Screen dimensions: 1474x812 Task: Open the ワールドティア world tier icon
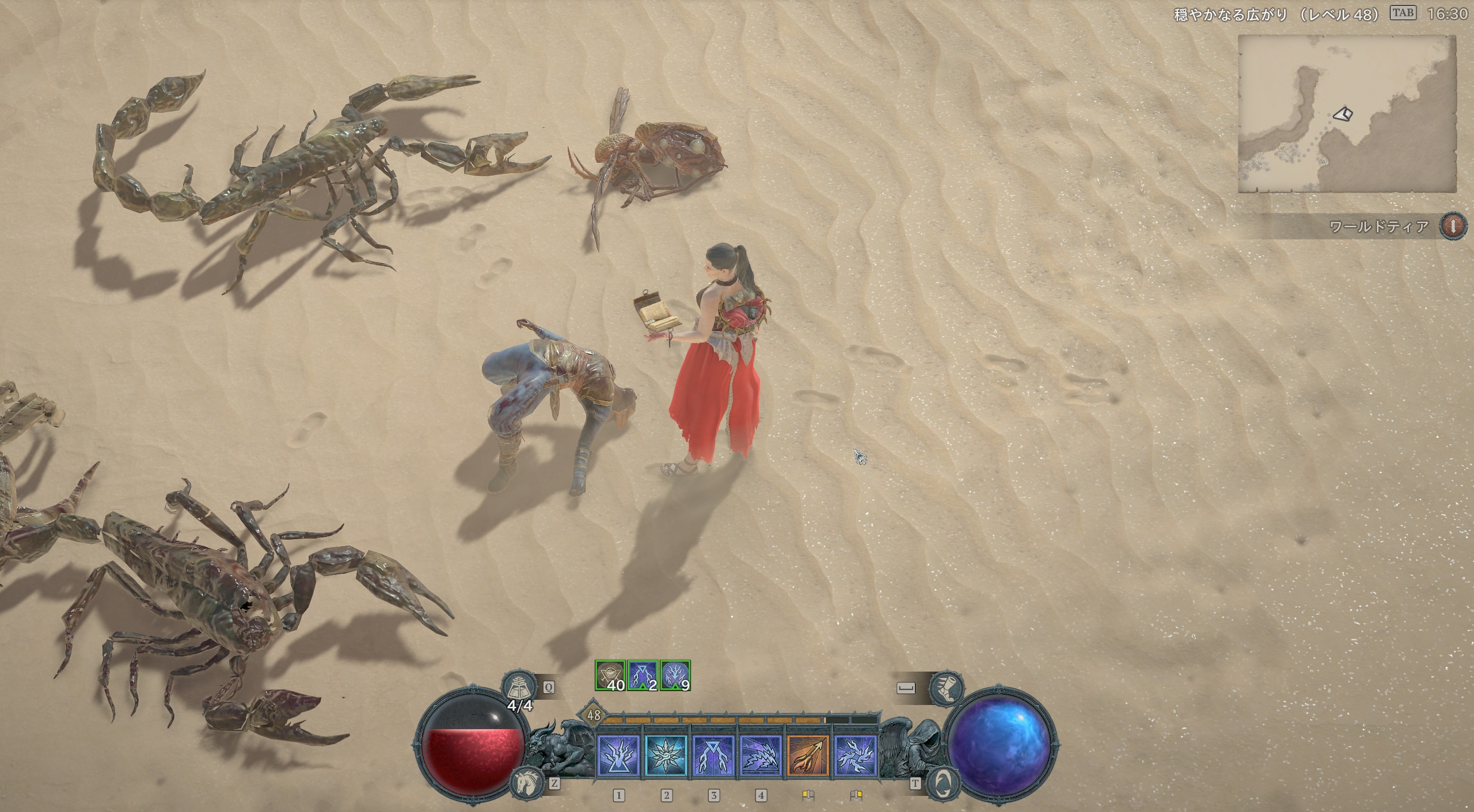pos(1453,226)
